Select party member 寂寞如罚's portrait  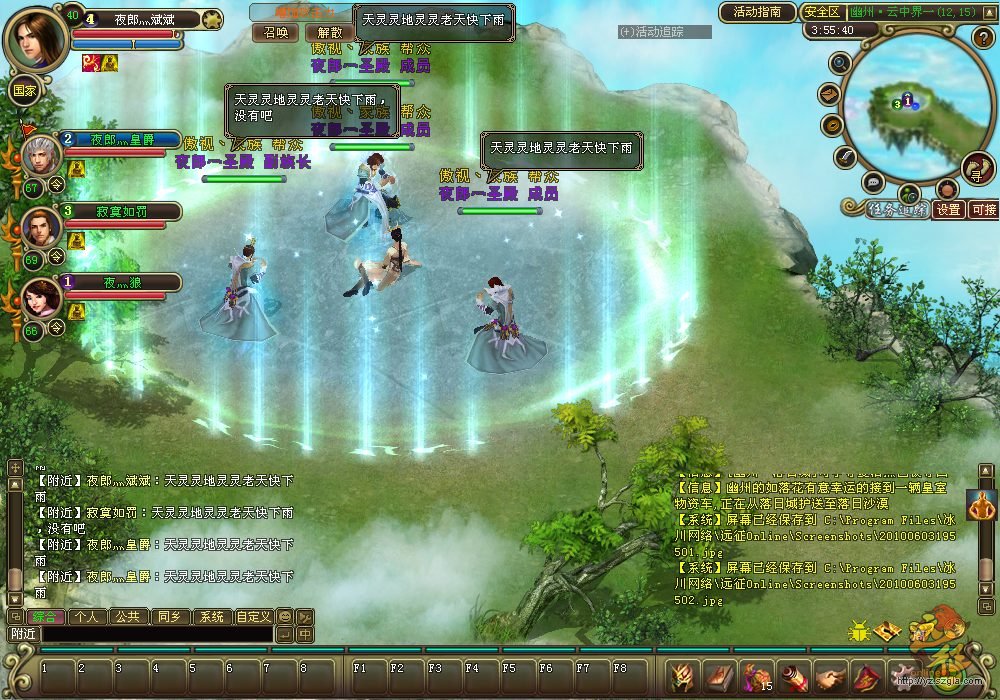pos(42,228)
